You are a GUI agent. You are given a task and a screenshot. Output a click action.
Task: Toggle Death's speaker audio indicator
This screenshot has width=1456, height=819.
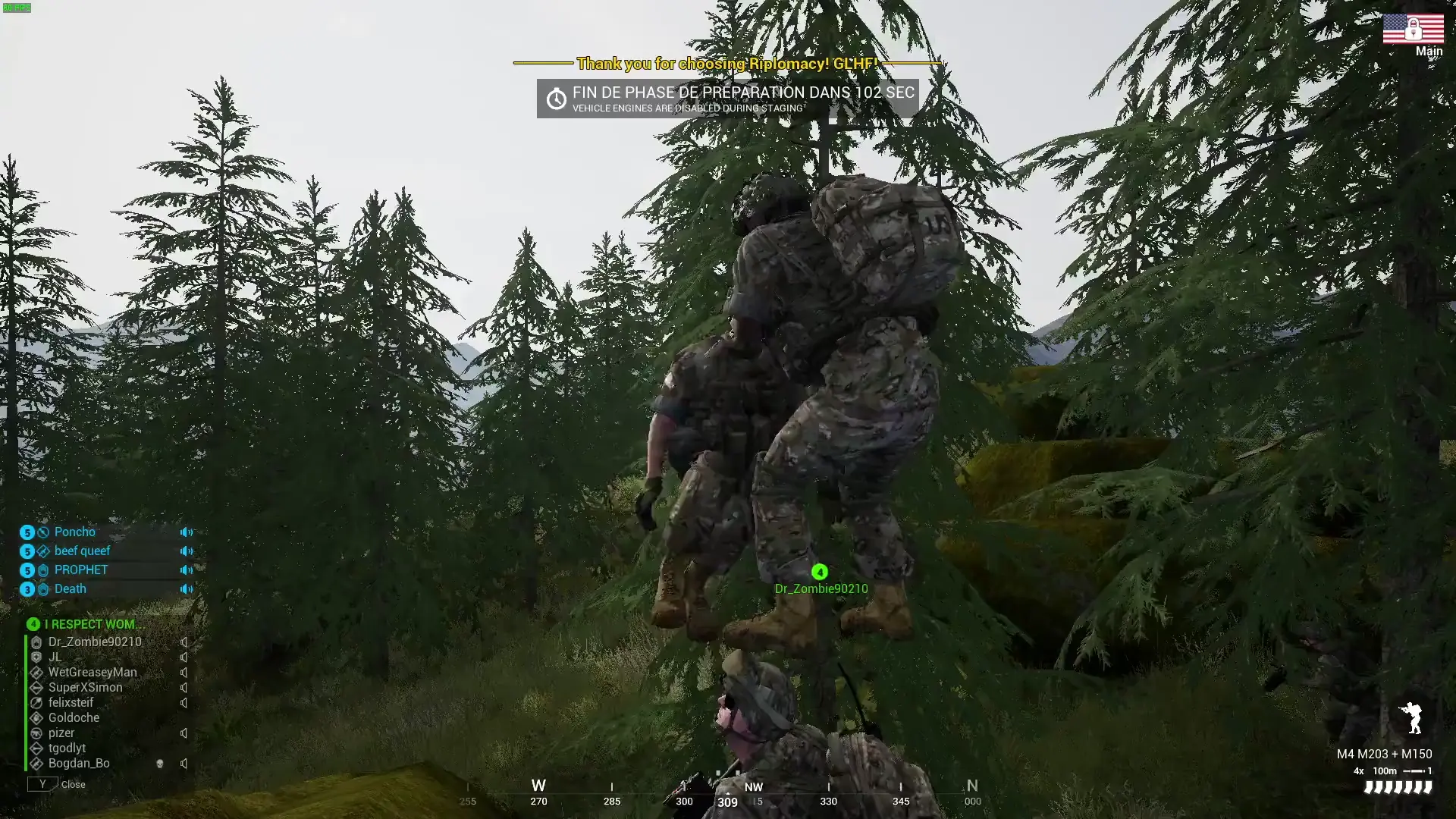[186, 589]
